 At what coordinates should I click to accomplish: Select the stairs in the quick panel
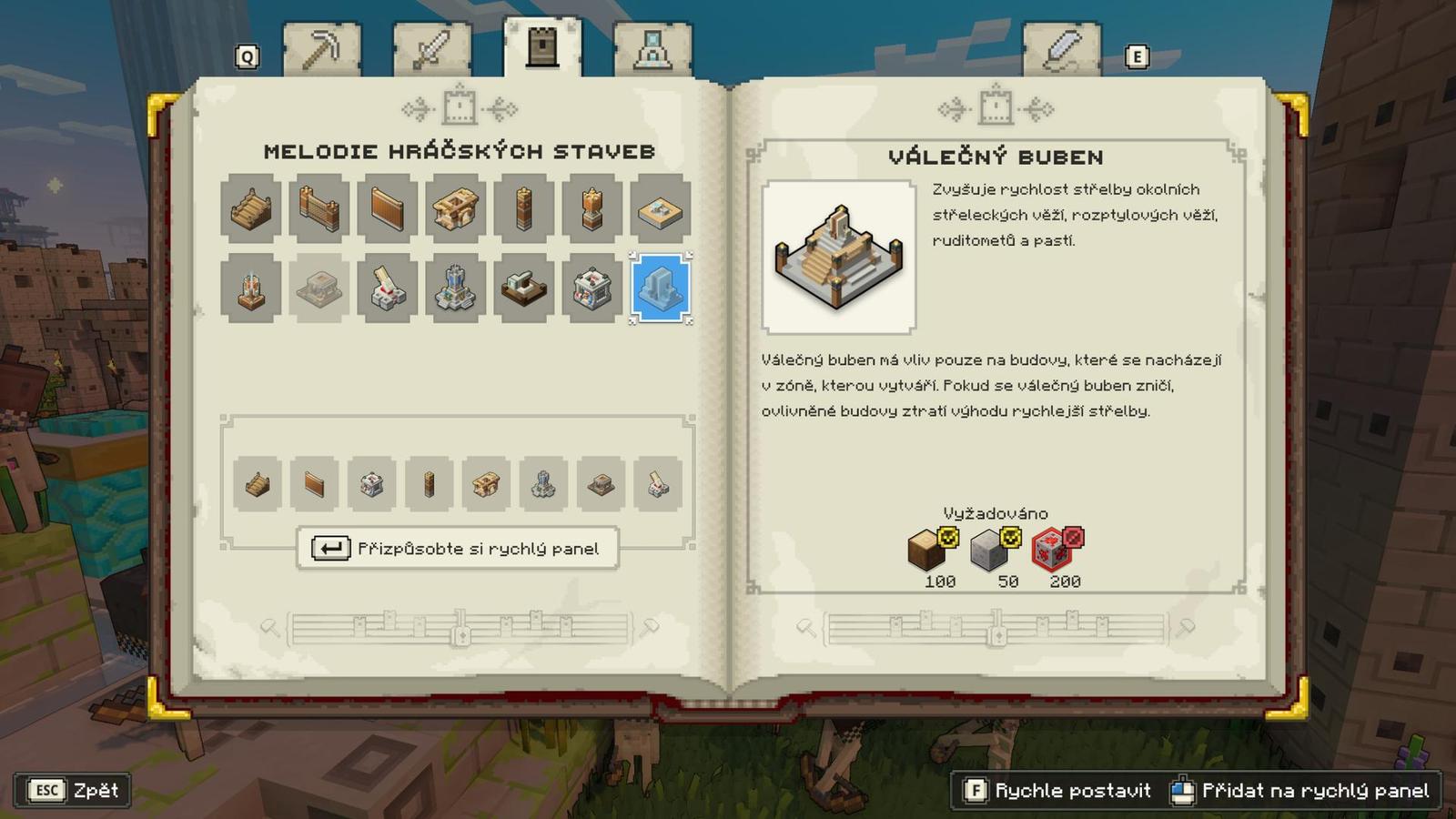pos(258,484)
